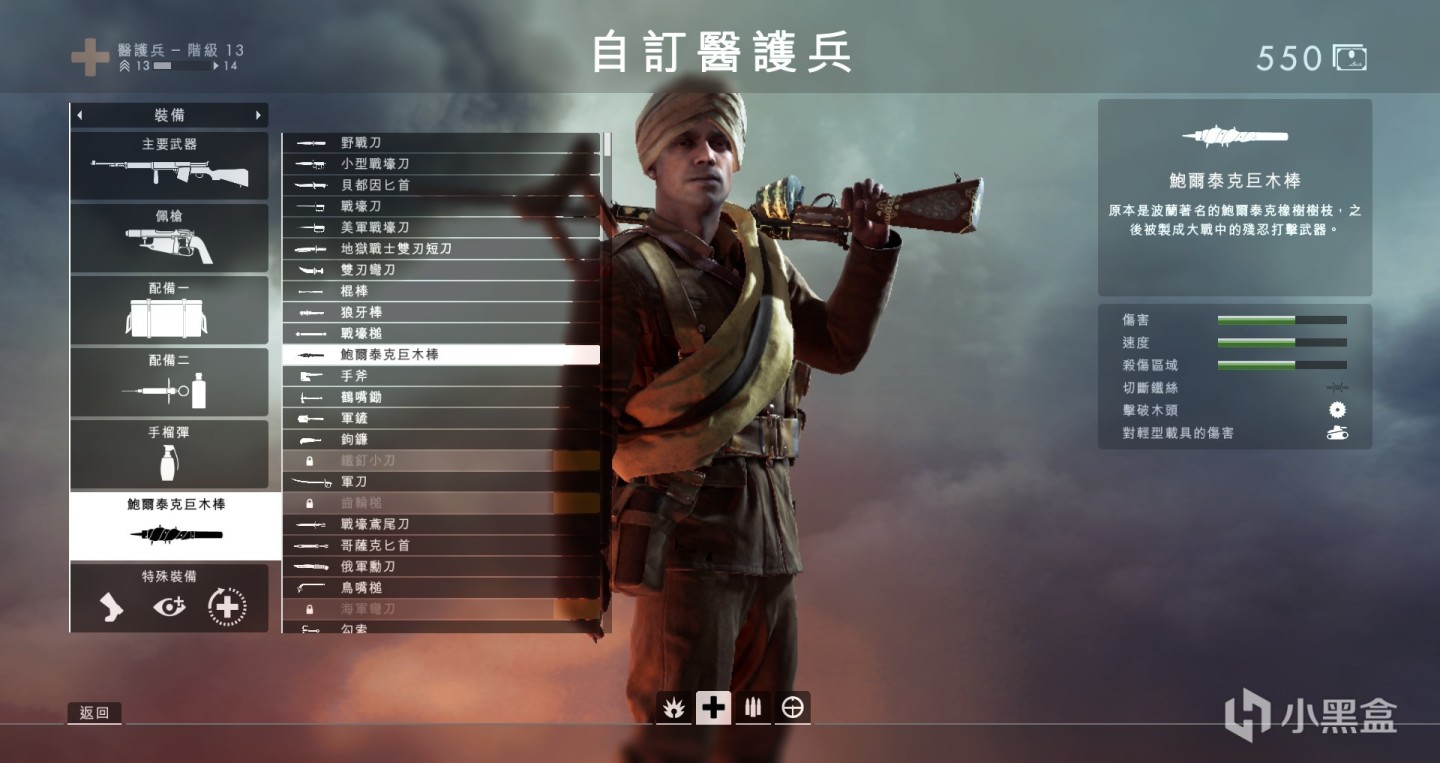Click the bullets class icon at bottom
The height and width of the screenshot is (763, 1440).
pyautogui.click(x=753, y=707)
